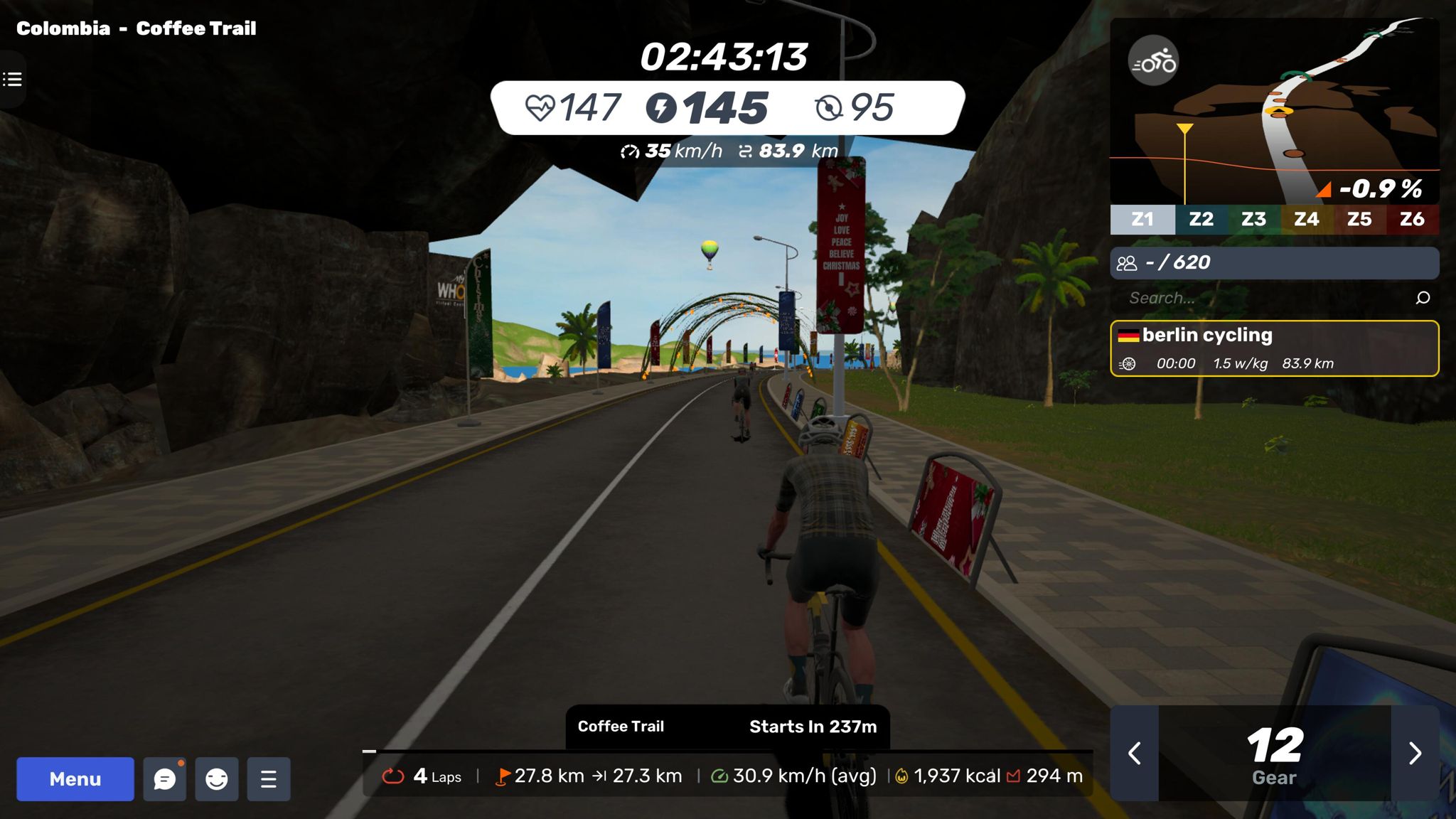Select the berlin cycling rider row

(1274, 348)
